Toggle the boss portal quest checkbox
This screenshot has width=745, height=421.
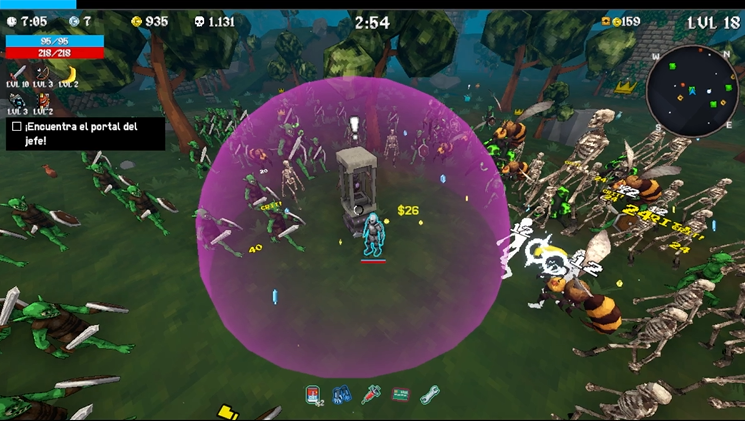point(16,127)
